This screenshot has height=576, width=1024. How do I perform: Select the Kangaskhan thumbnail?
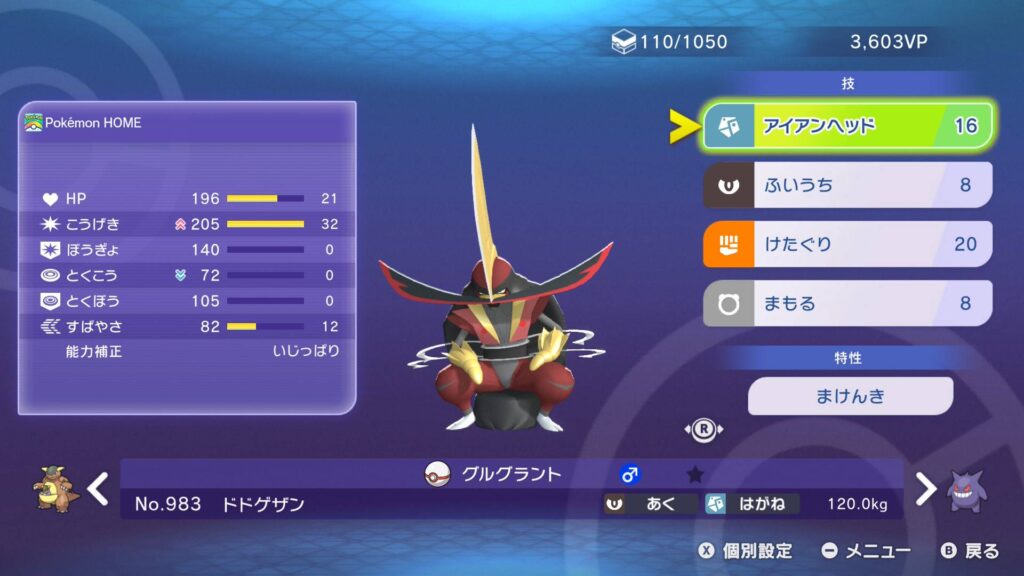(x=51, y=489)
